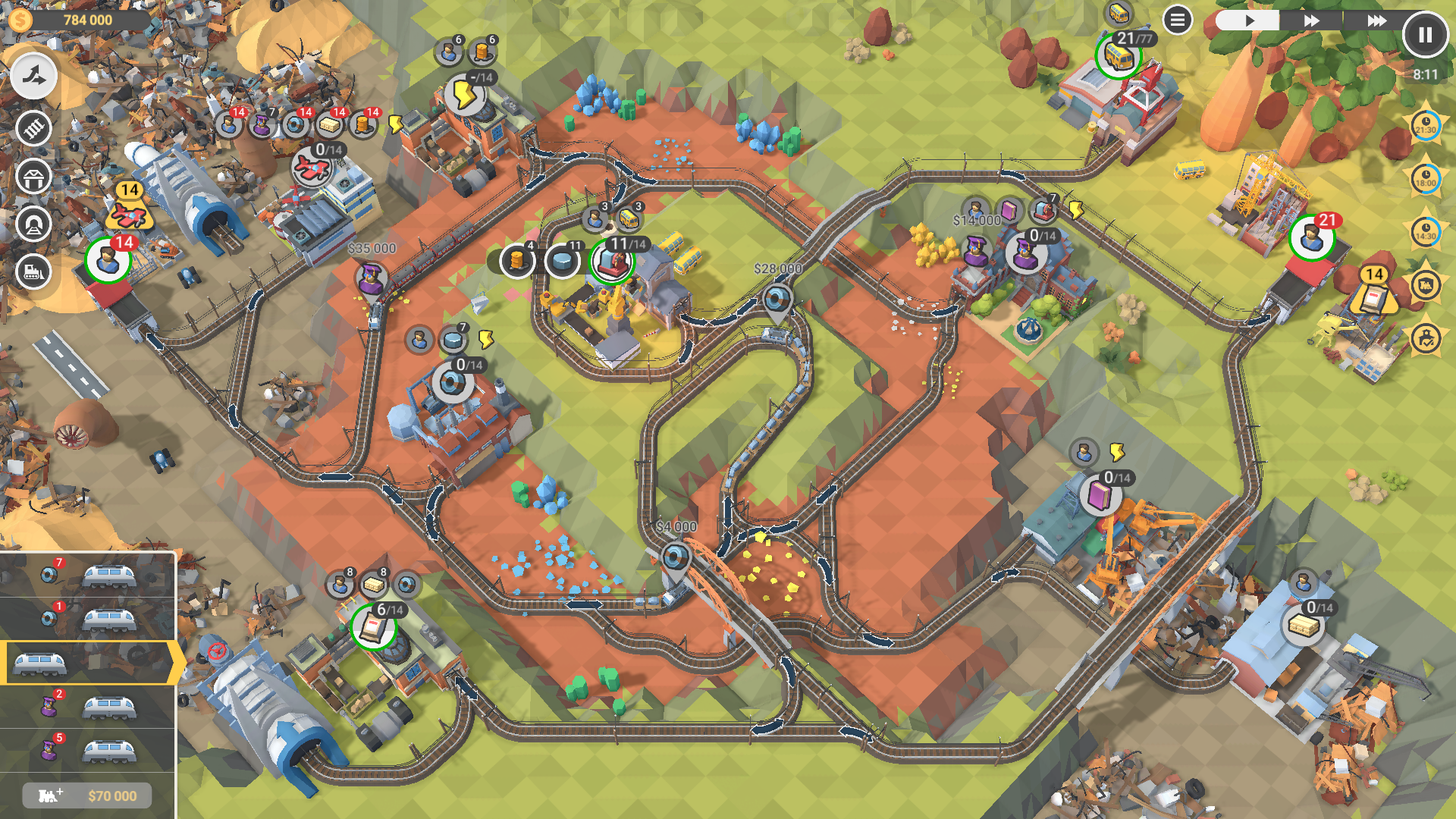Pick the tunnel building tool

point(33,224)
